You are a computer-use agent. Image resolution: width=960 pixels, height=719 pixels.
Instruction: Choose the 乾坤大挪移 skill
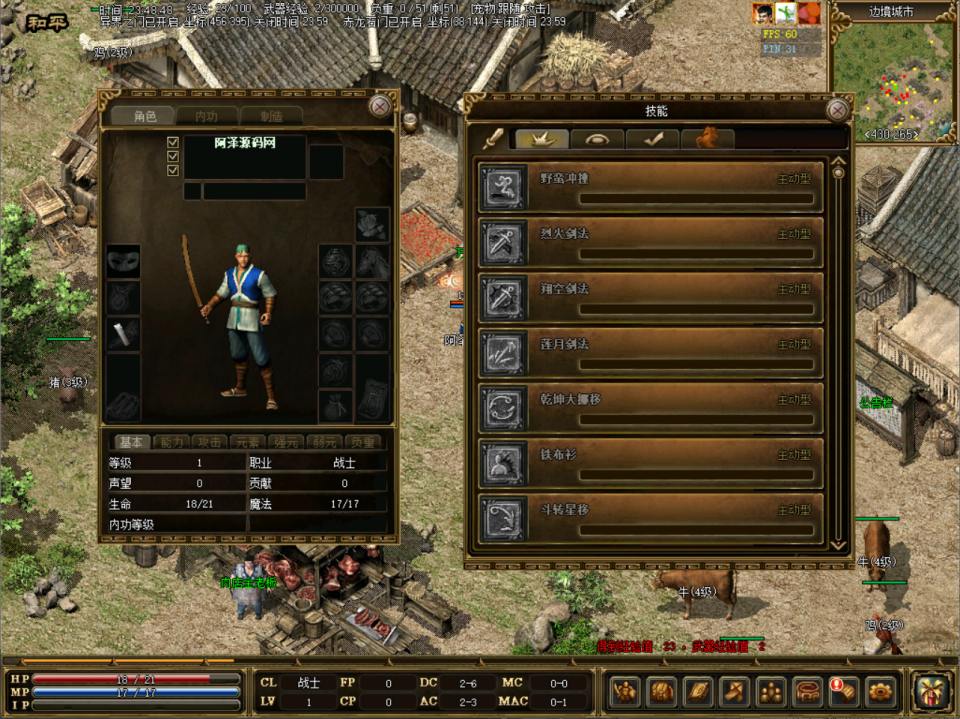point(651,407)
